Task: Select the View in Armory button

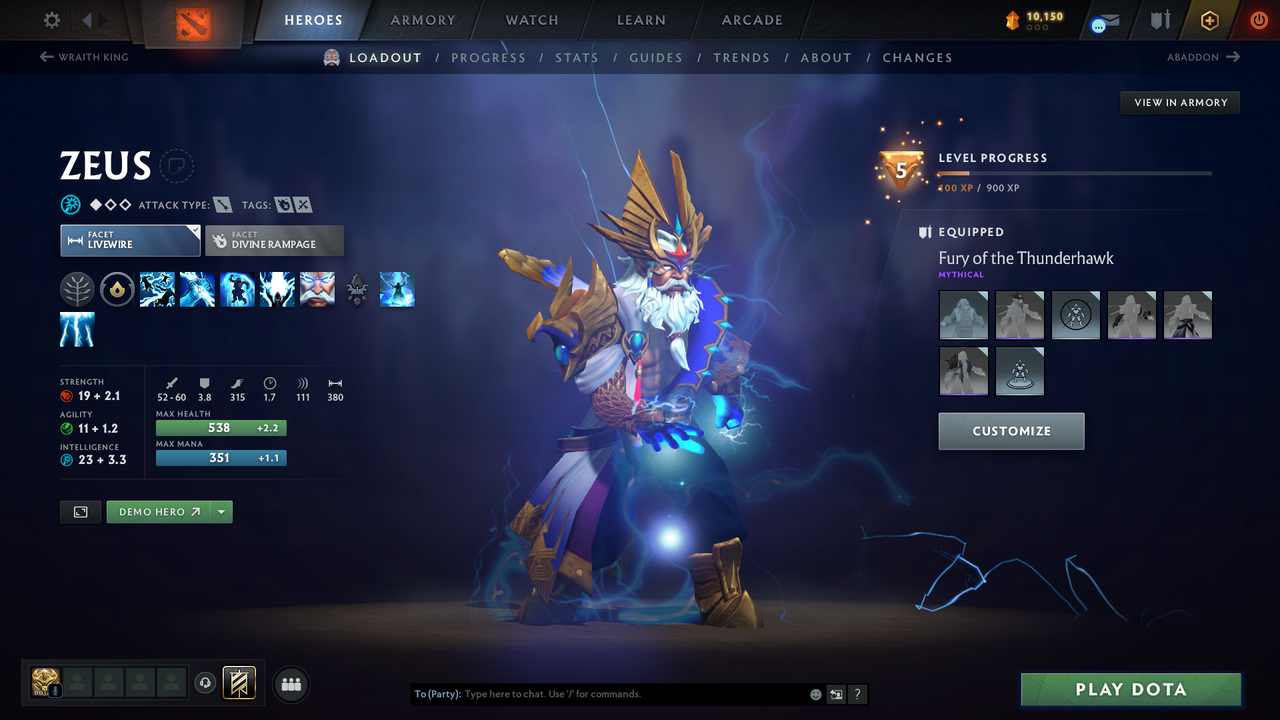Action: [1179, 102]
